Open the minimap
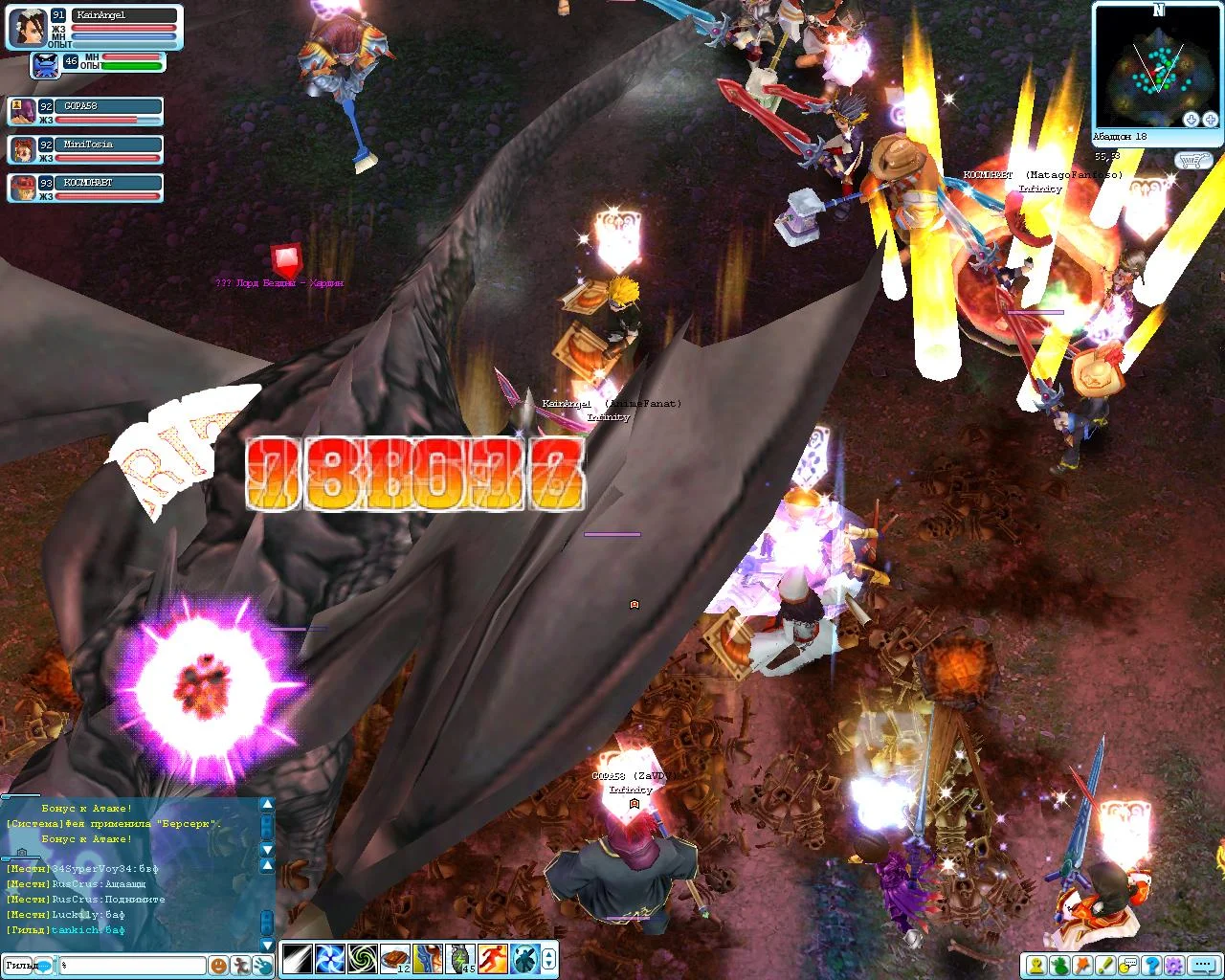The image size is (1225, 980). (1157, 65)
